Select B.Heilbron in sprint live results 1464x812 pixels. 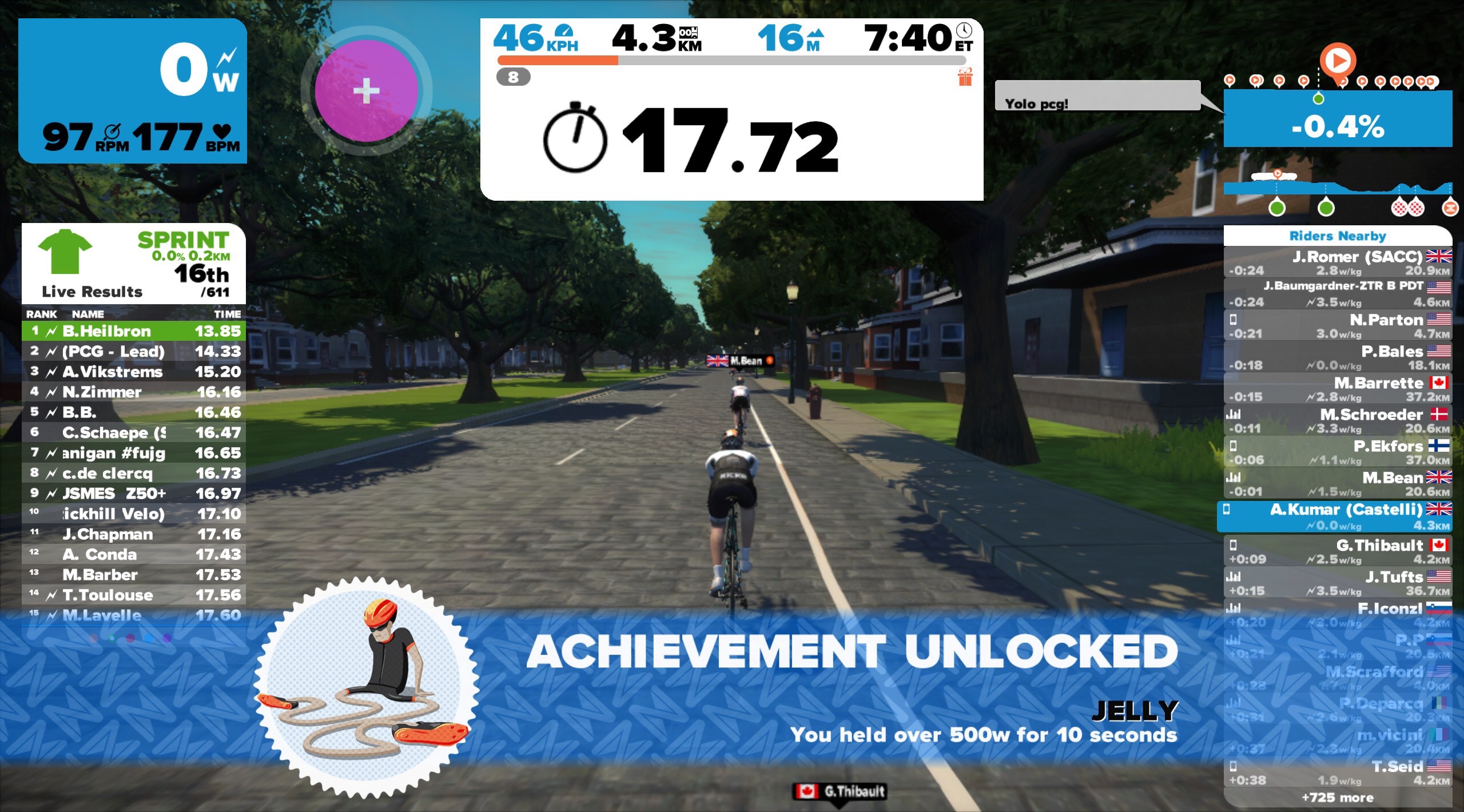point(134,331)
